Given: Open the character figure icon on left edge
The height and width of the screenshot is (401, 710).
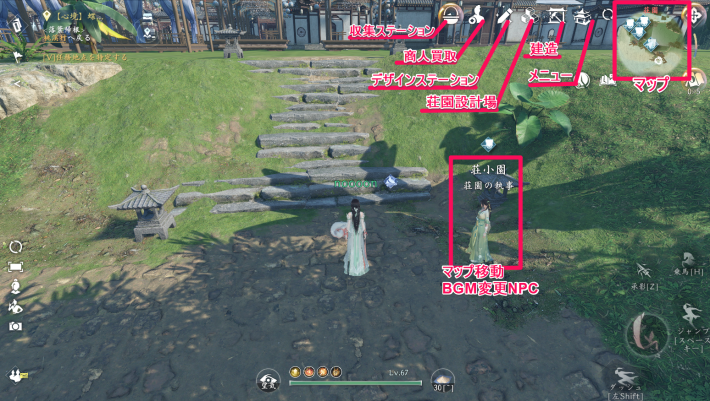Looking at the screenshot, I should [16, 286].
